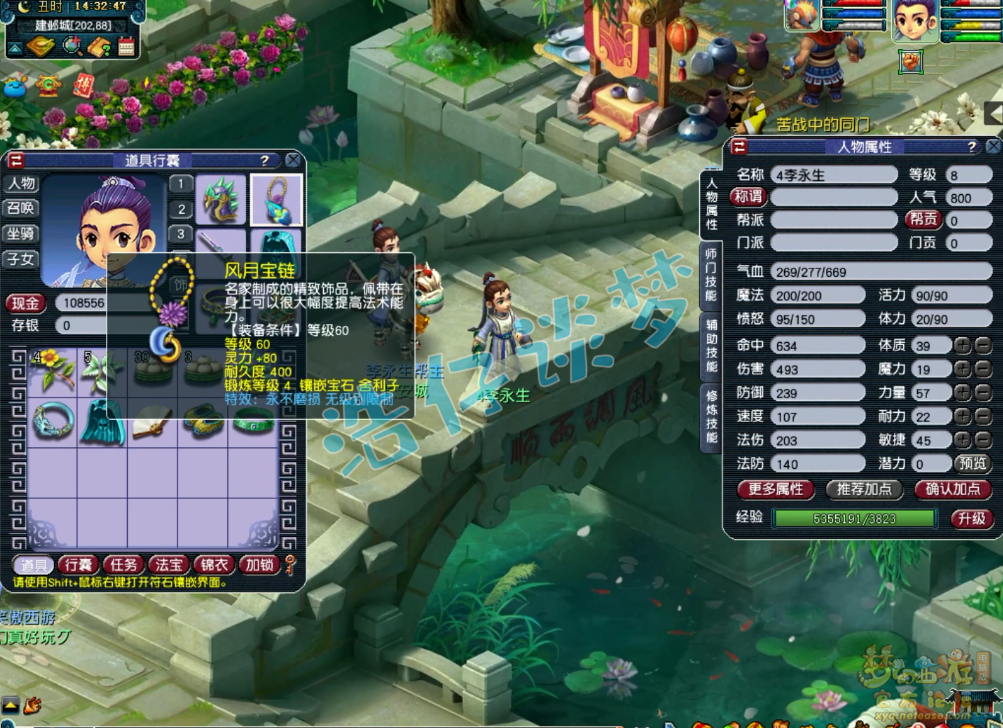Open the 任务 tab in inventory
This screenshot has height=728, width=1003.
(x=123, y=565)
